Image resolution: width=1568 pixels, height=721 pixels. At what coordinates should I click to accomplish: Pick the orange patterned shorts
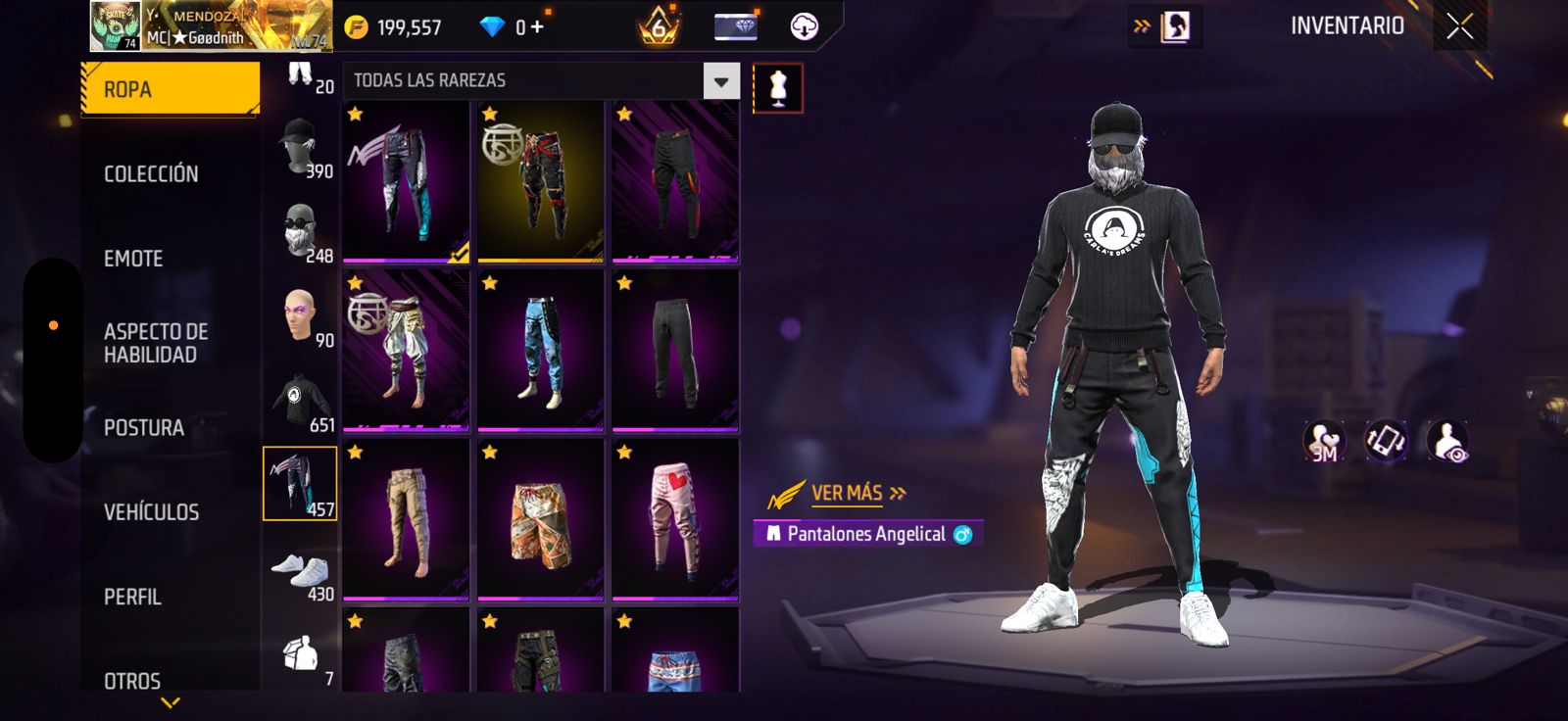click(x=541, y=519)
